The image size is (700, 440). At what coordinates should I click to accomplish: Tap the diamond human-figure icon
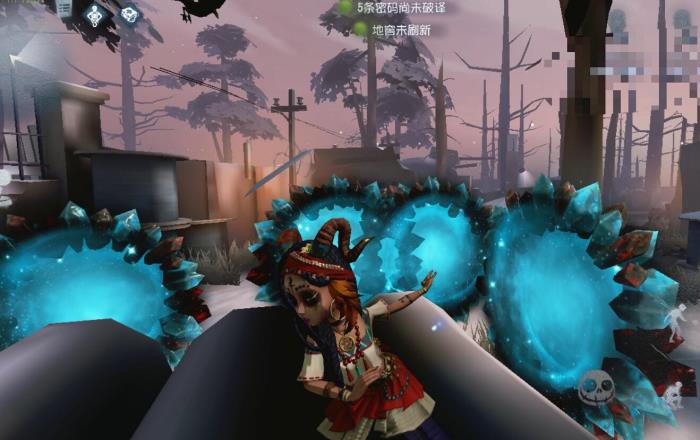click(96, 14)
